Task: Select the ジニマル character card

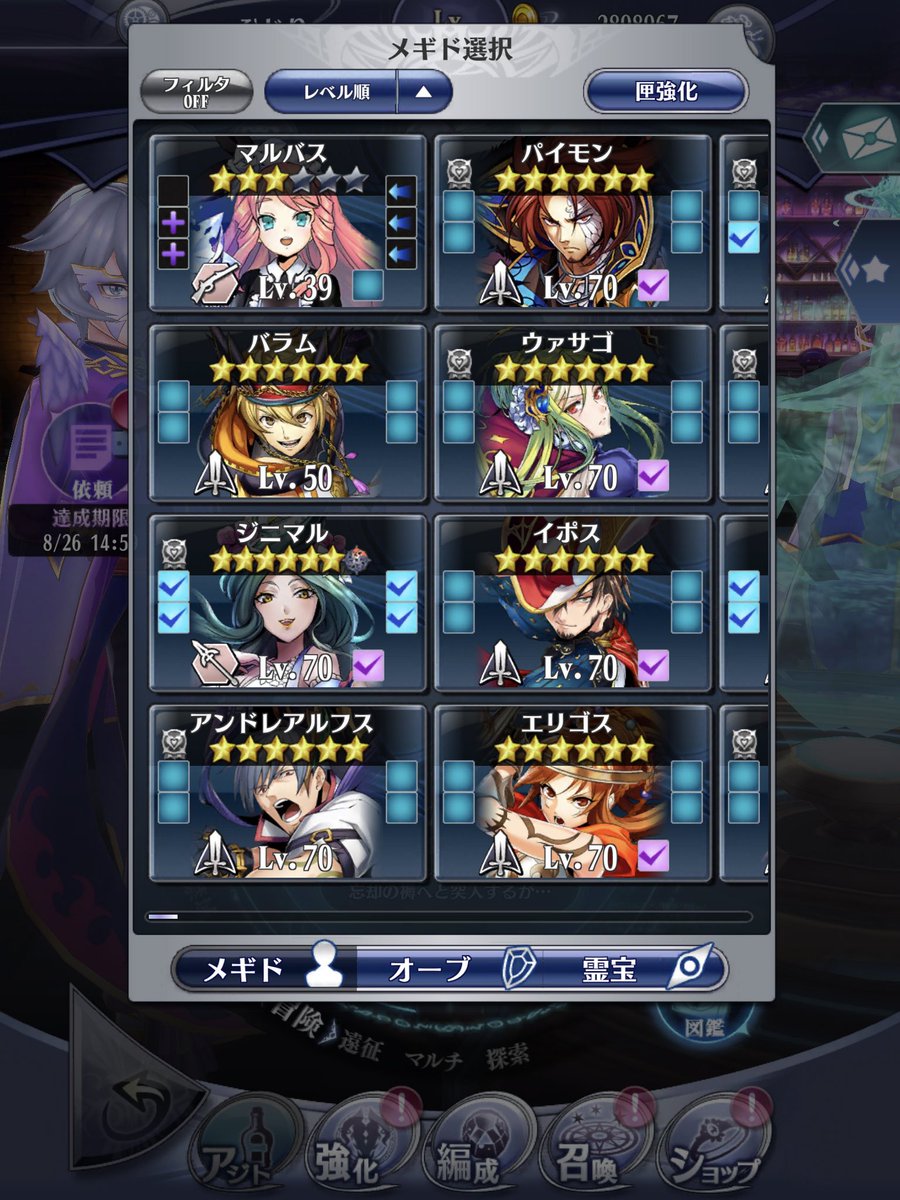Action: (x=288, y=603)
